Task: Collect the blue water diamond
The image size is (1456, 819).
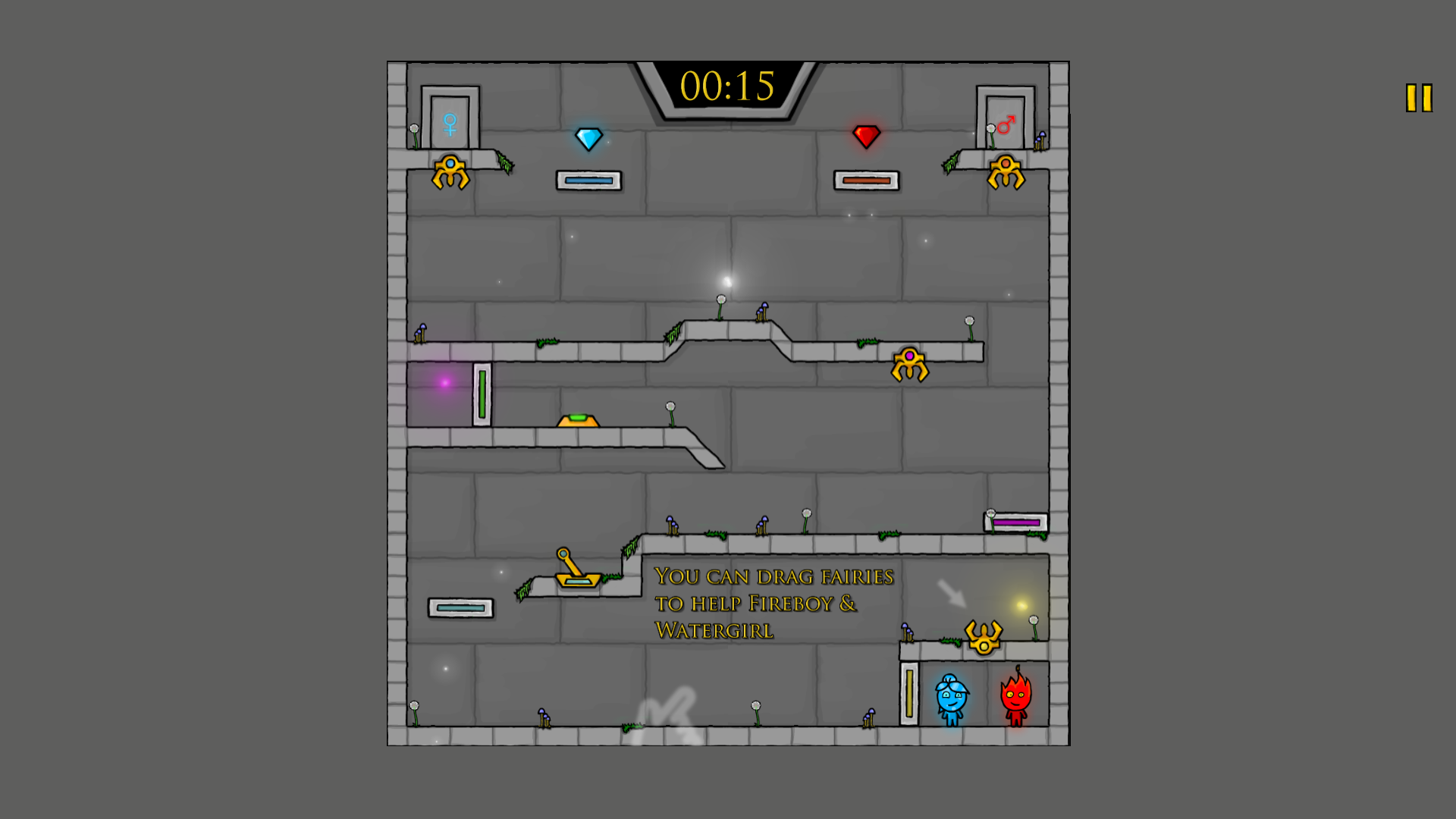Action: click(x=588, y=137)
